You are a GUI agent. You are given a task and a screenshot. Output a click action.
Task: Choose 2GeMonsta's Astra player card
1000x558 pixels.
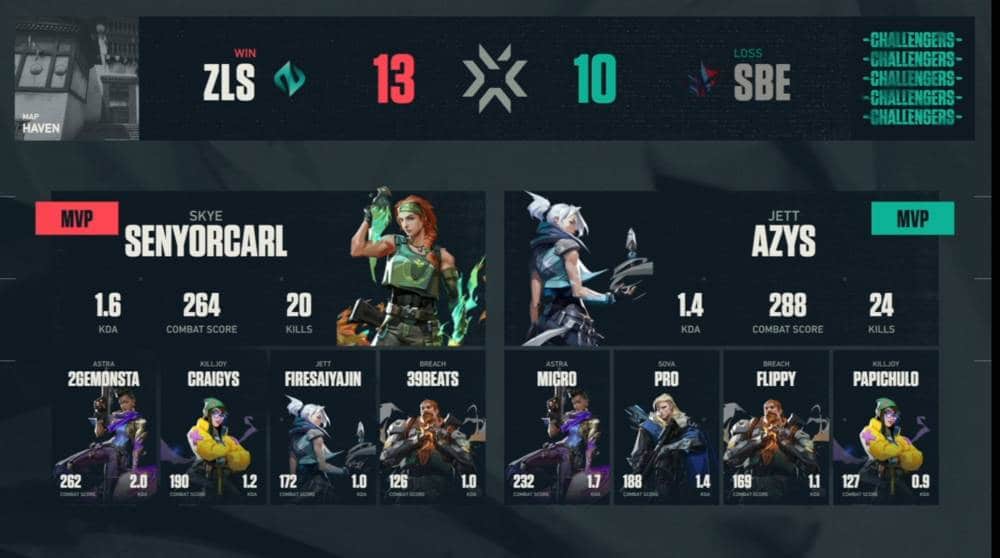pos(105,427)
